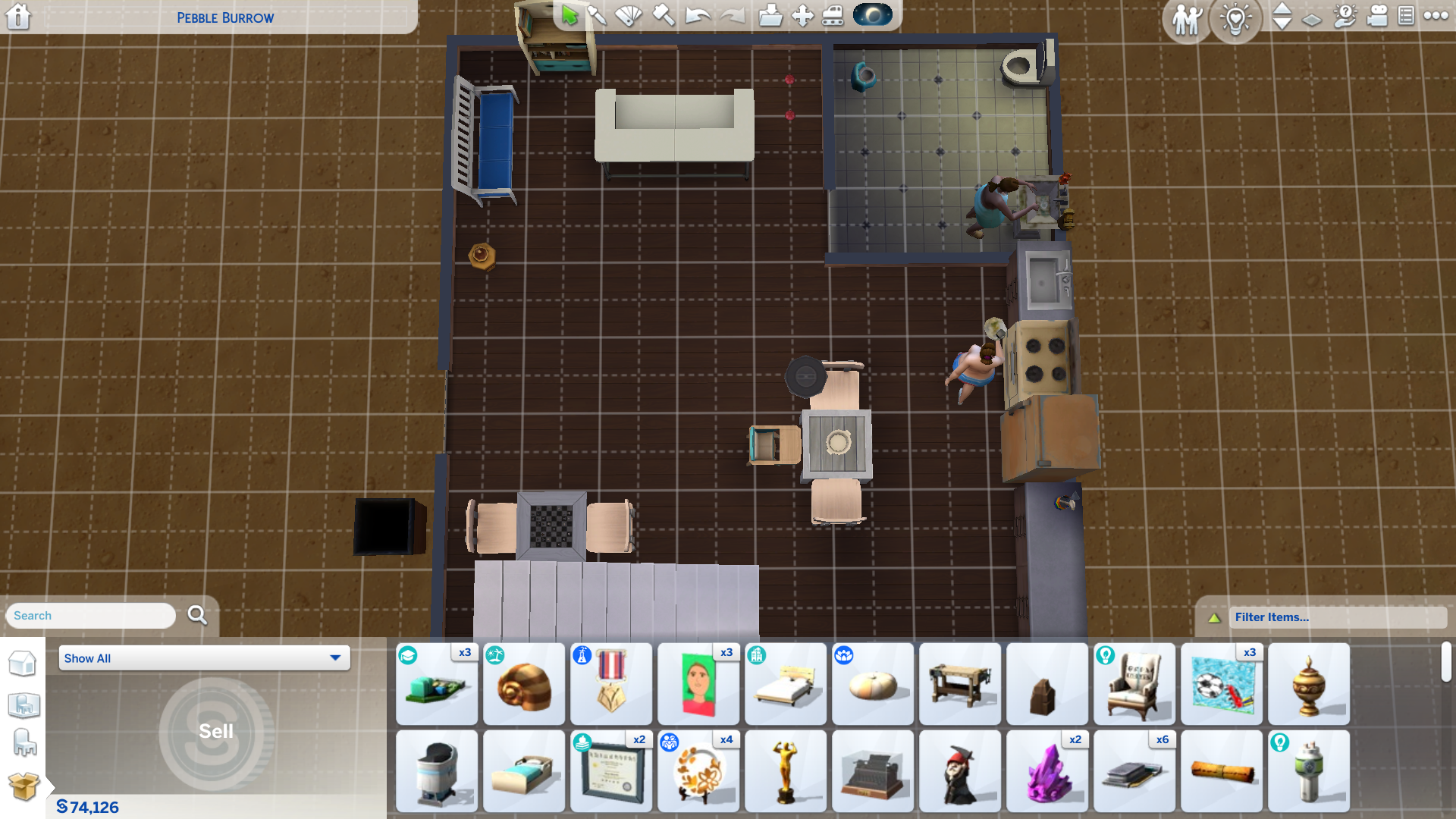Focus the Search text field

(x=91, y=616)
